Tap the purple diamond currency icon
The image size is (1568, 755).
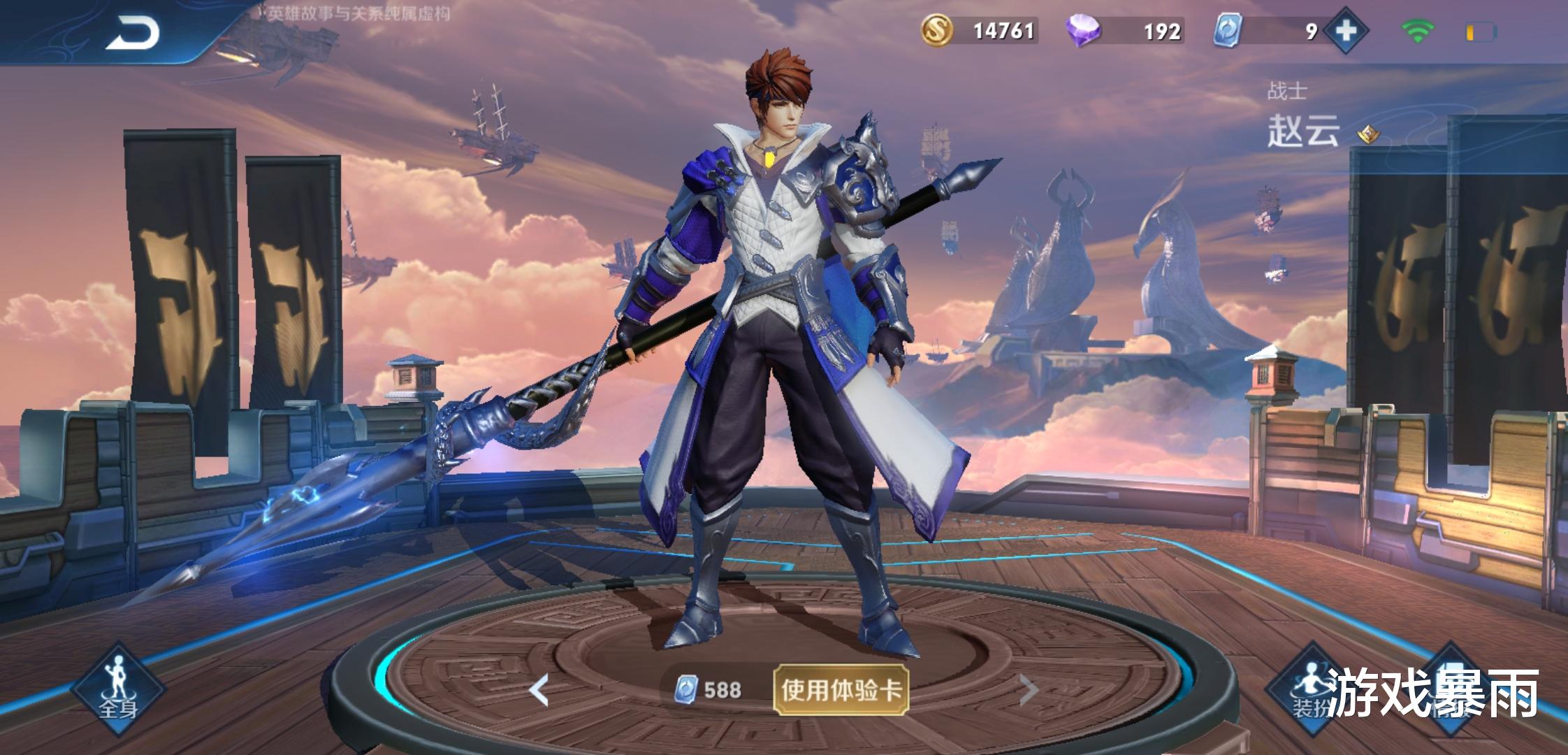(x=1082, y=31)
